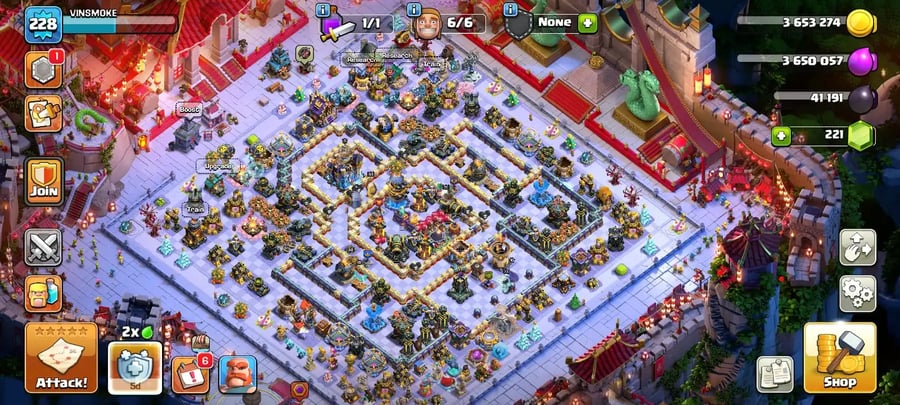Tap the hand-with-arrows layout editor button
The width and height of the screenshot is (900, 405).
click(857, 248)
